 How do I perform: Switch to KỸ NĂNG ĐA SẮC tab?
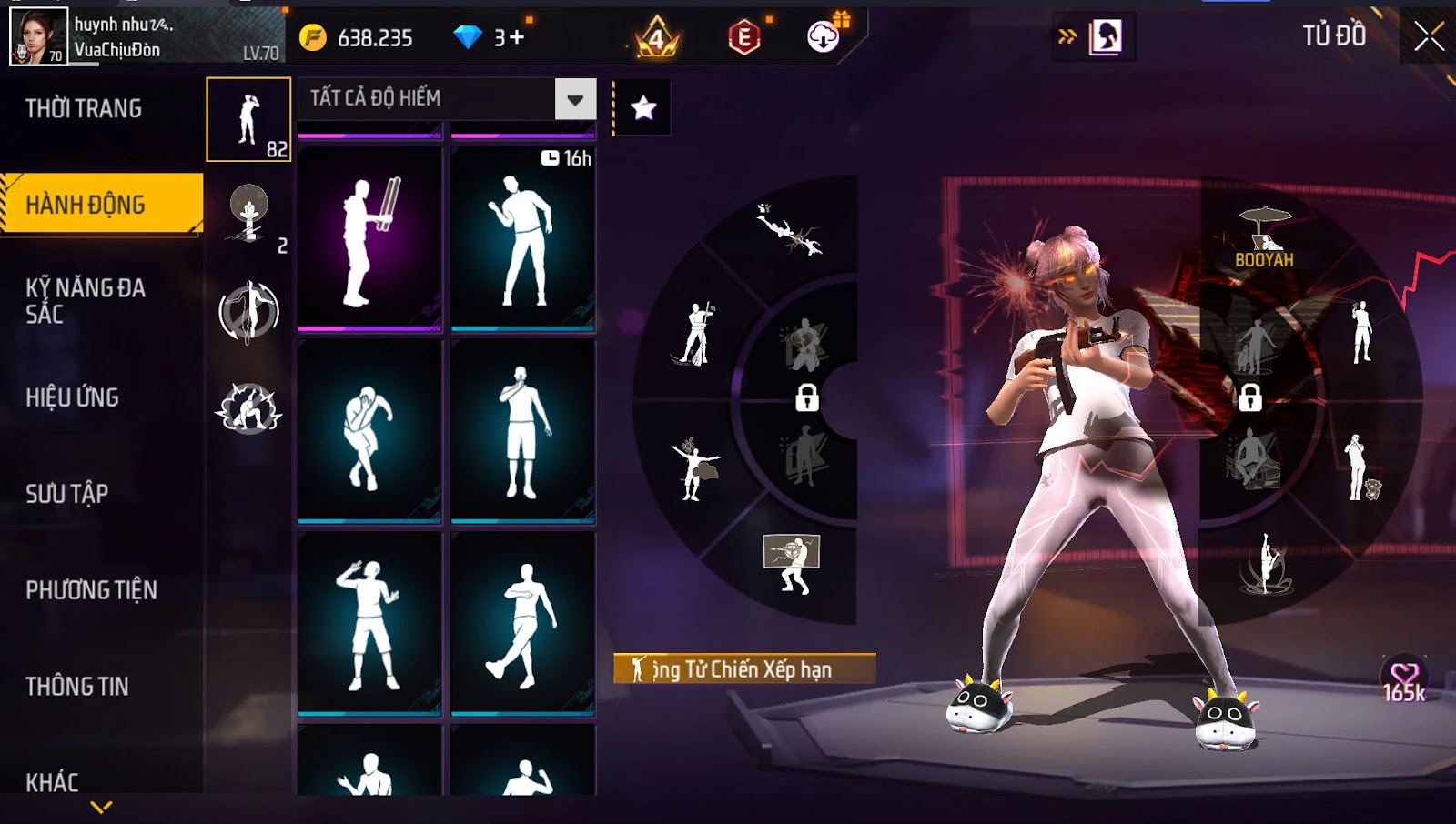tap(86, 301)
